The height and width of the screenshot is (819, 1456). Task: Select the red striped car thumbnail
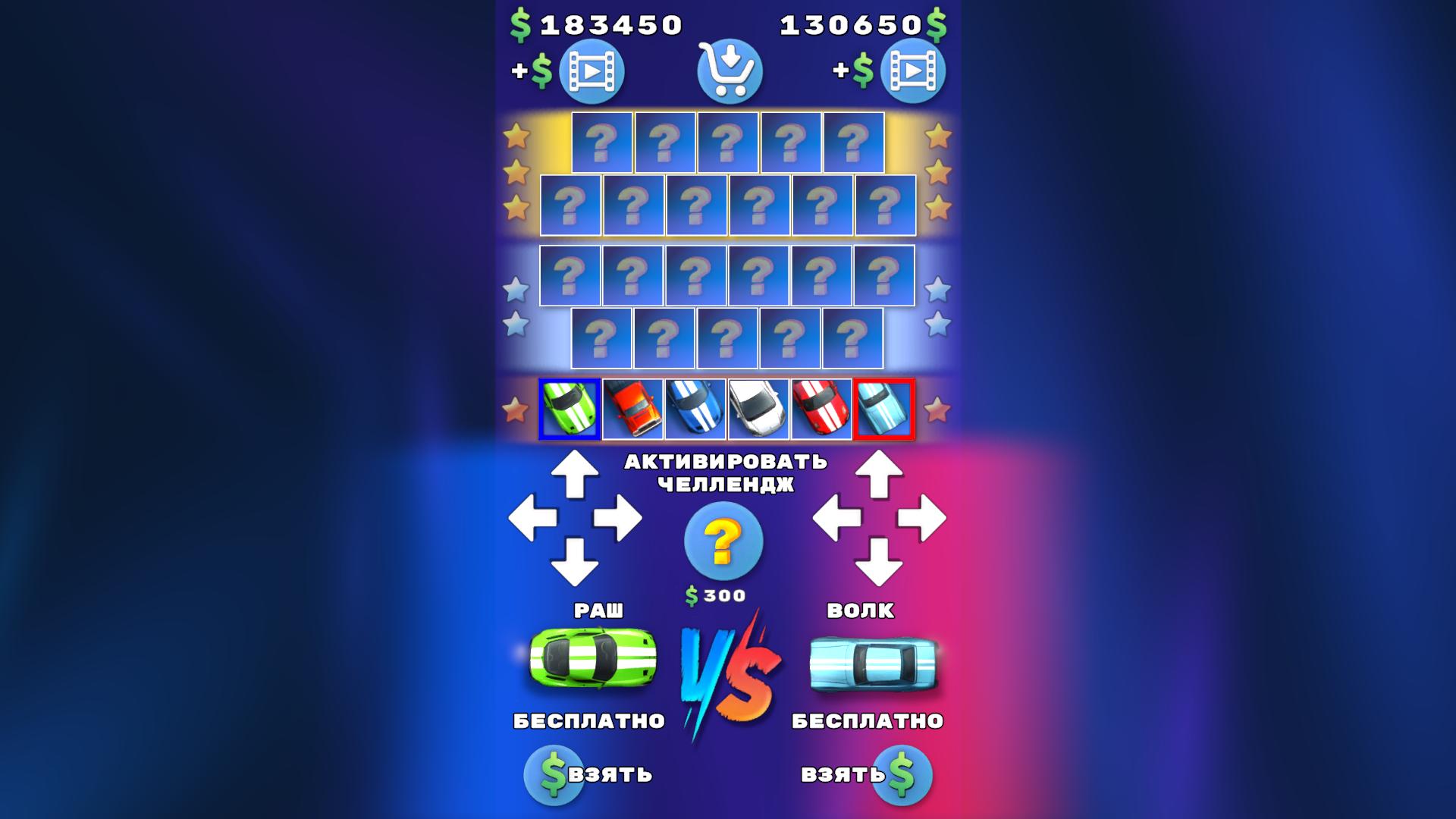822,409
